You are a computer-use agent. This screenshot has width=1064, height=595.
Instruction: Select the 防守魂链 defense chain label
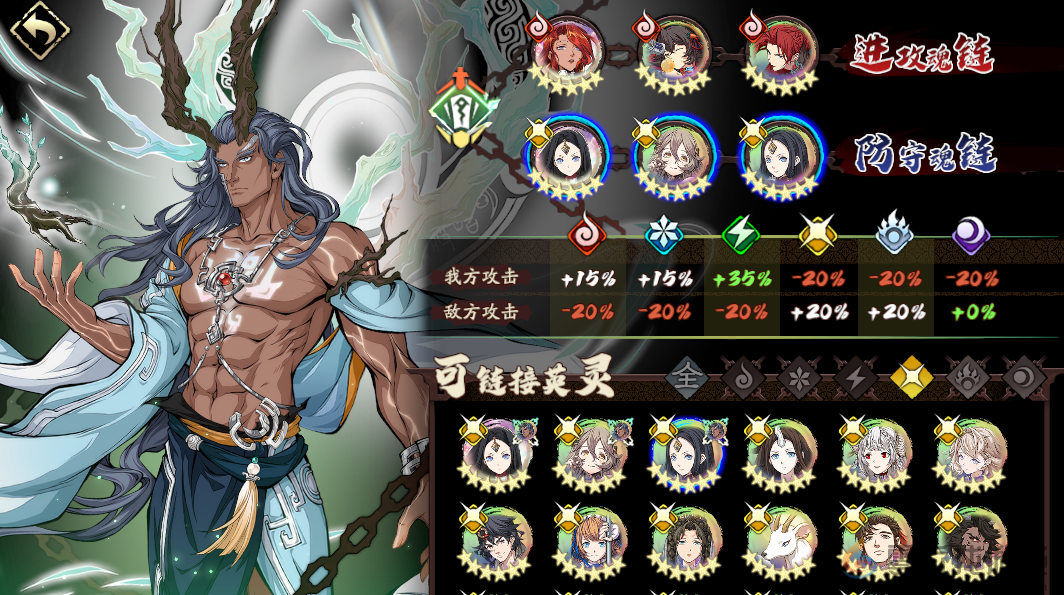pyautogui.click(x=925, y=155)
